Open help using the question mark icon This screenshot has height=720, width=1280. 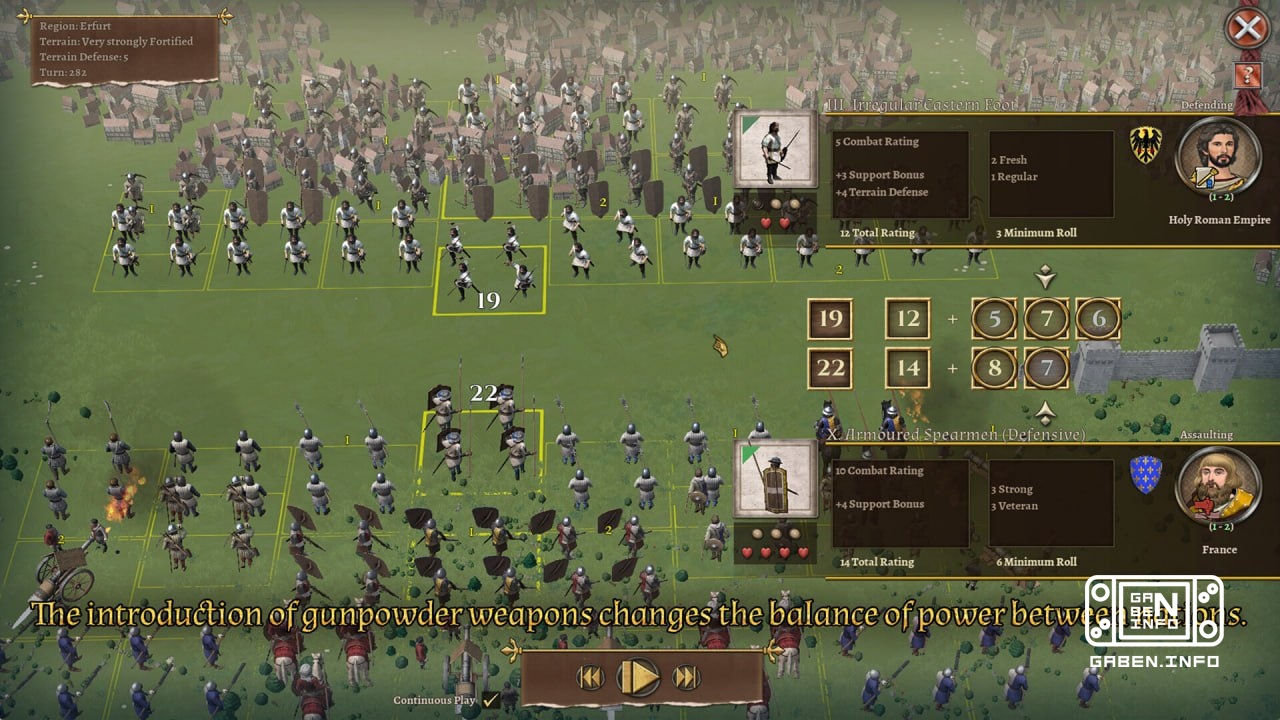(x=1246, y=75)
